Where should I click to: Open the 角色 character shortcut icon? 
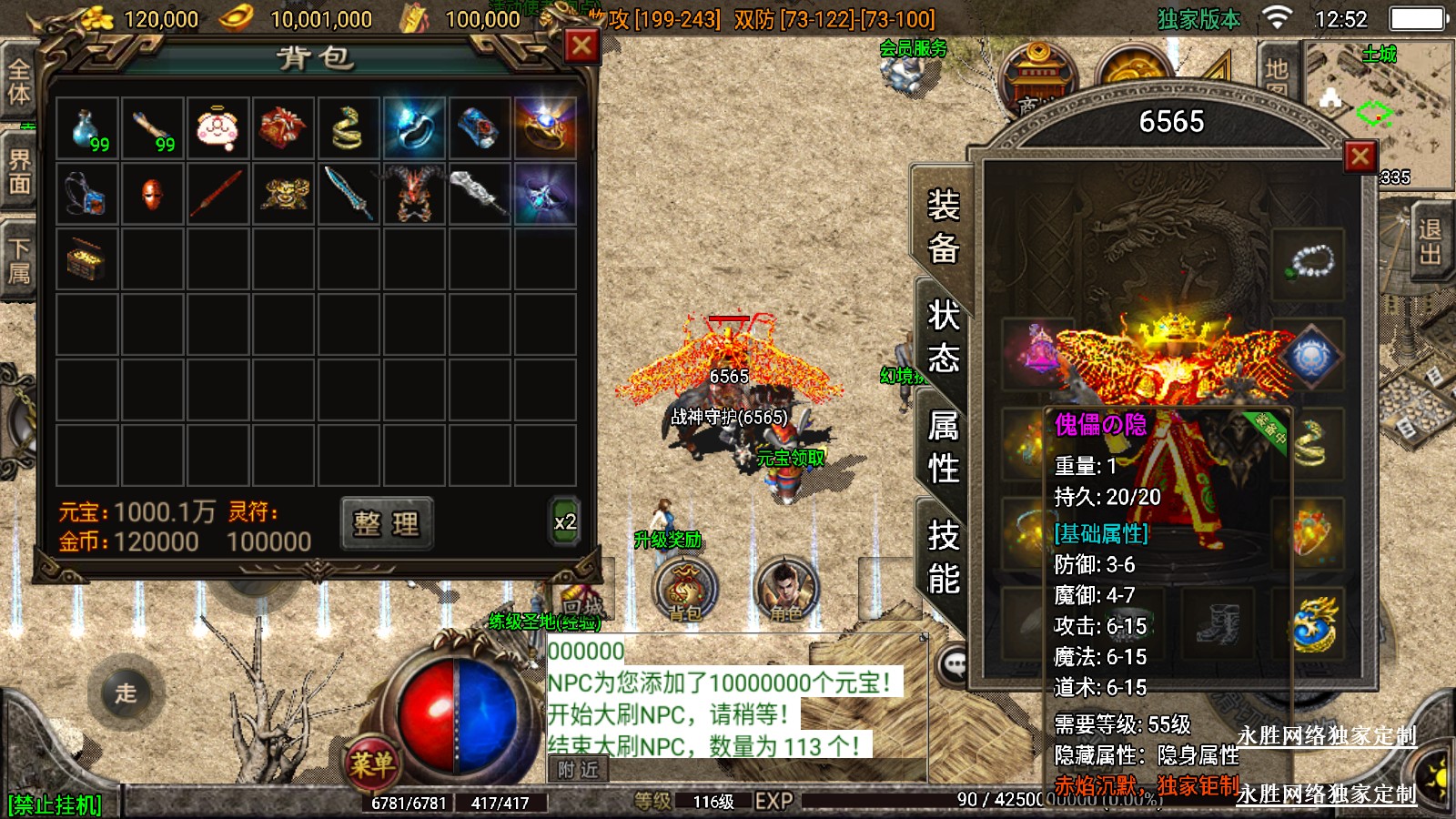coord(786,589)
